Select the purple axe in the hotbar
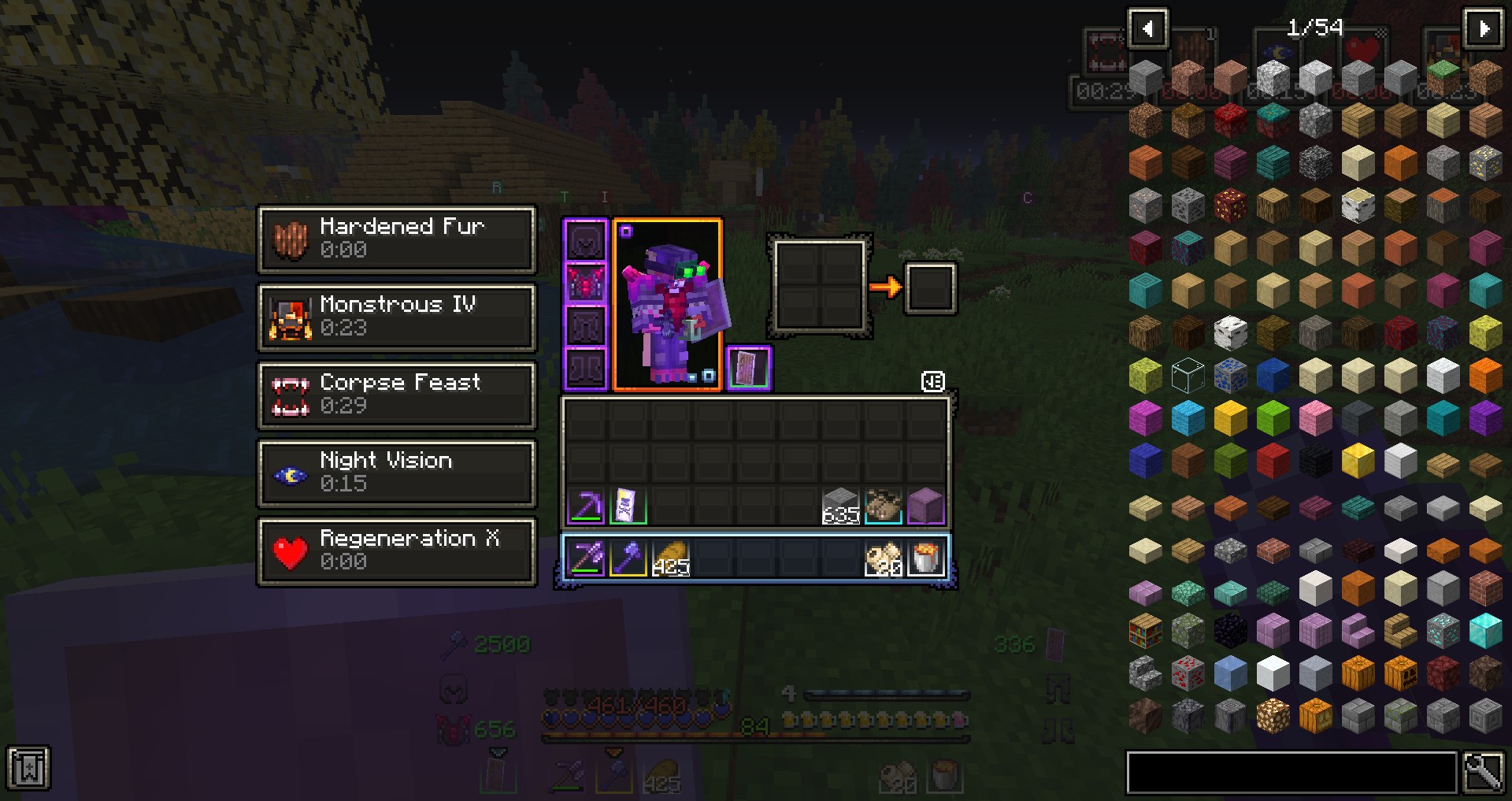1512x801 pixels. pos(628,558)
